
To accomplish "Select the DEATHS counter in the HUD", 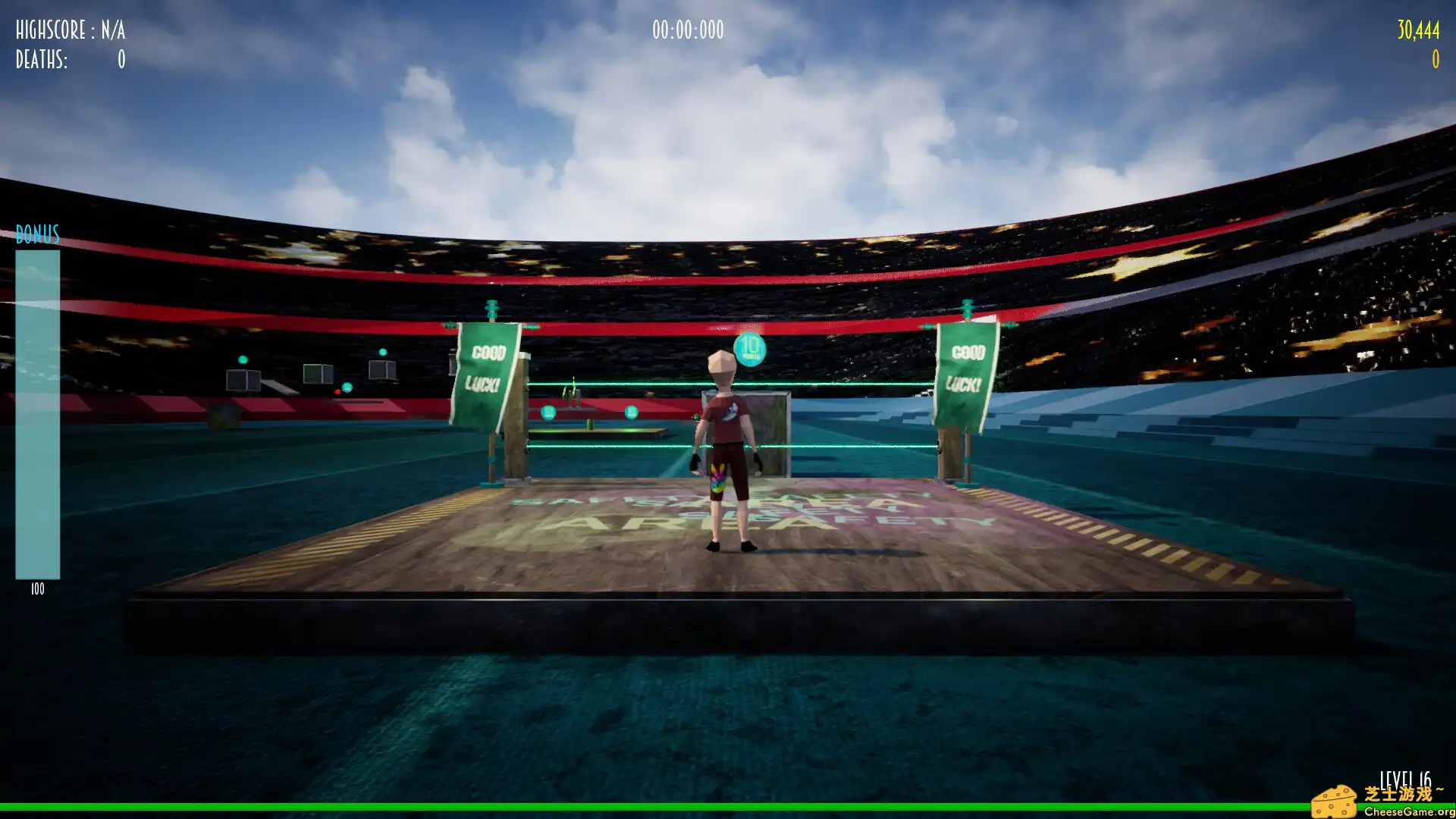I will pyautogui.click(x=68, y=60).
